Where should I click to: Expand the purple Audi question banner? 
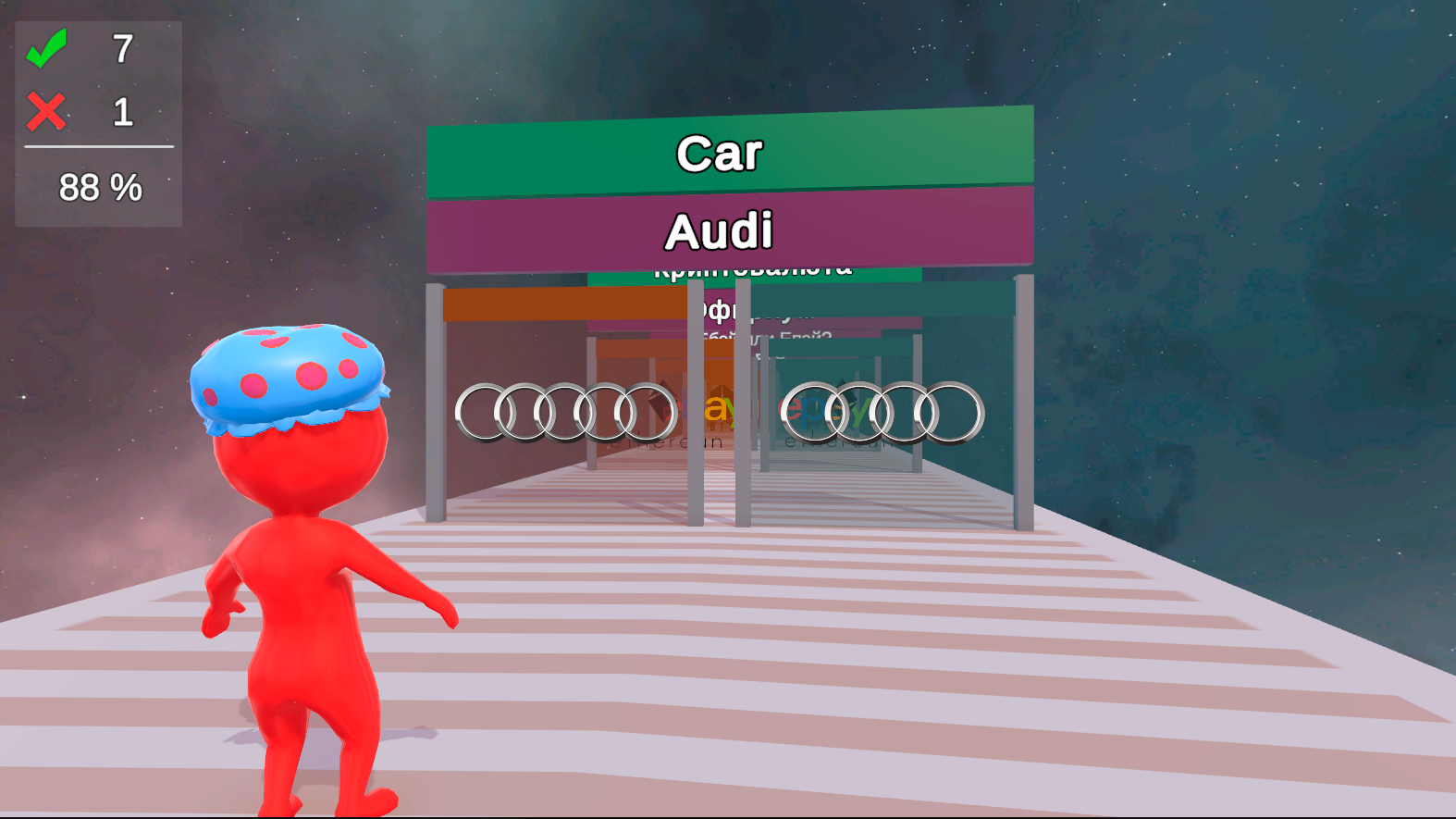720,230
